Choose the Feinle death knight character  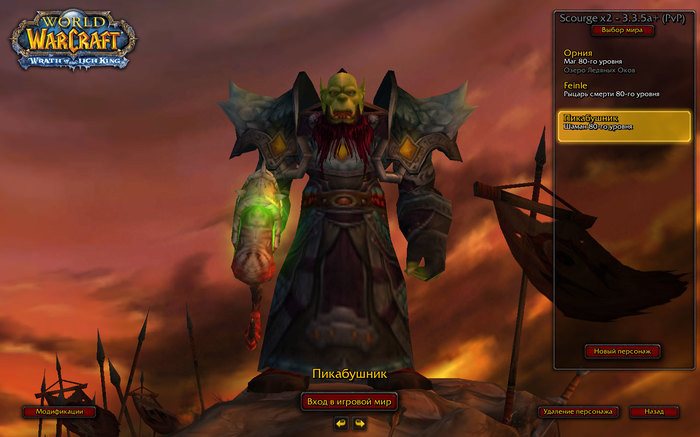click(622, 91)
